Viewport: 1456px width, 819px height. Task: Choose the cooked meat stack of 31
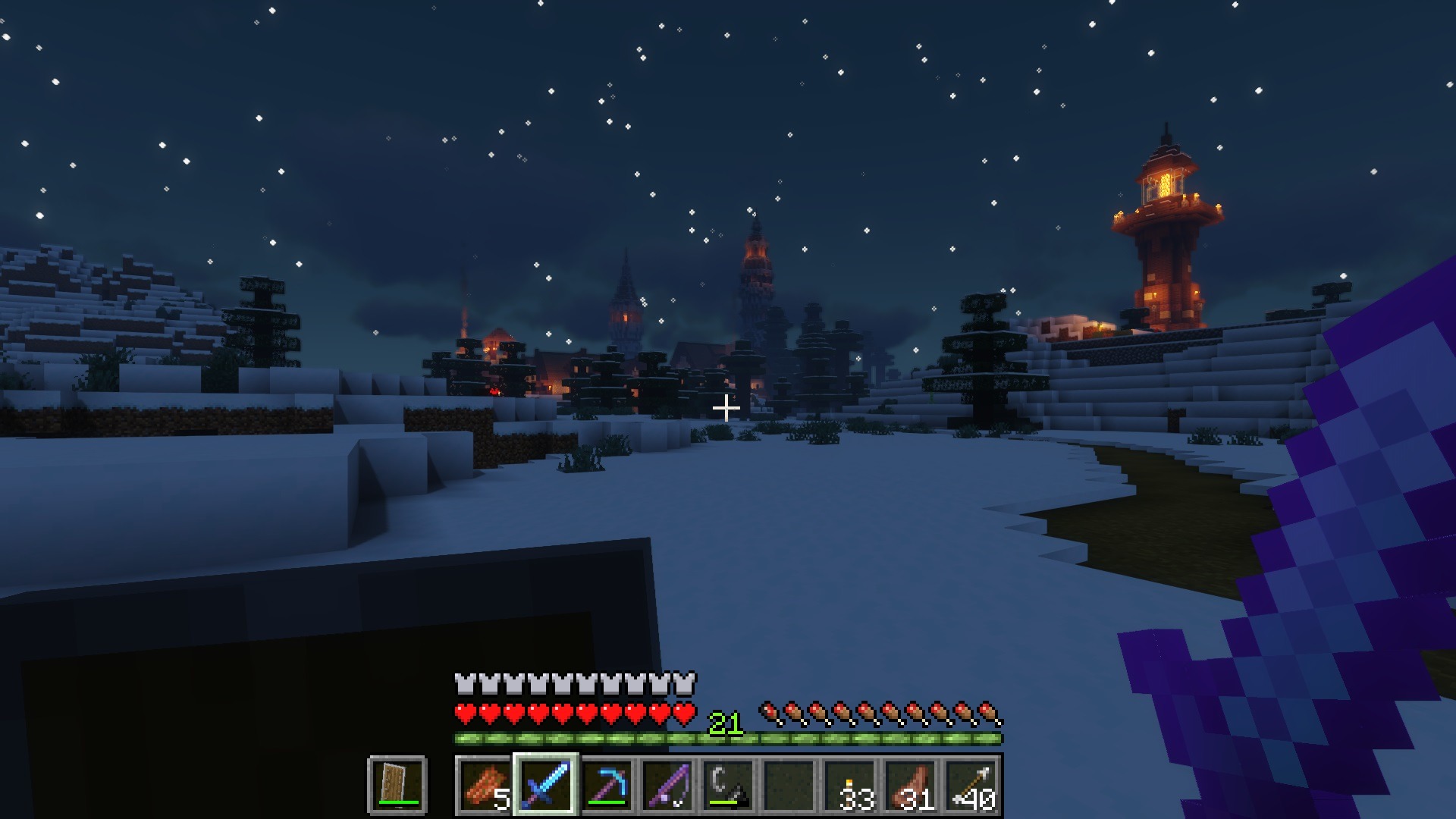tap(912, 785)
